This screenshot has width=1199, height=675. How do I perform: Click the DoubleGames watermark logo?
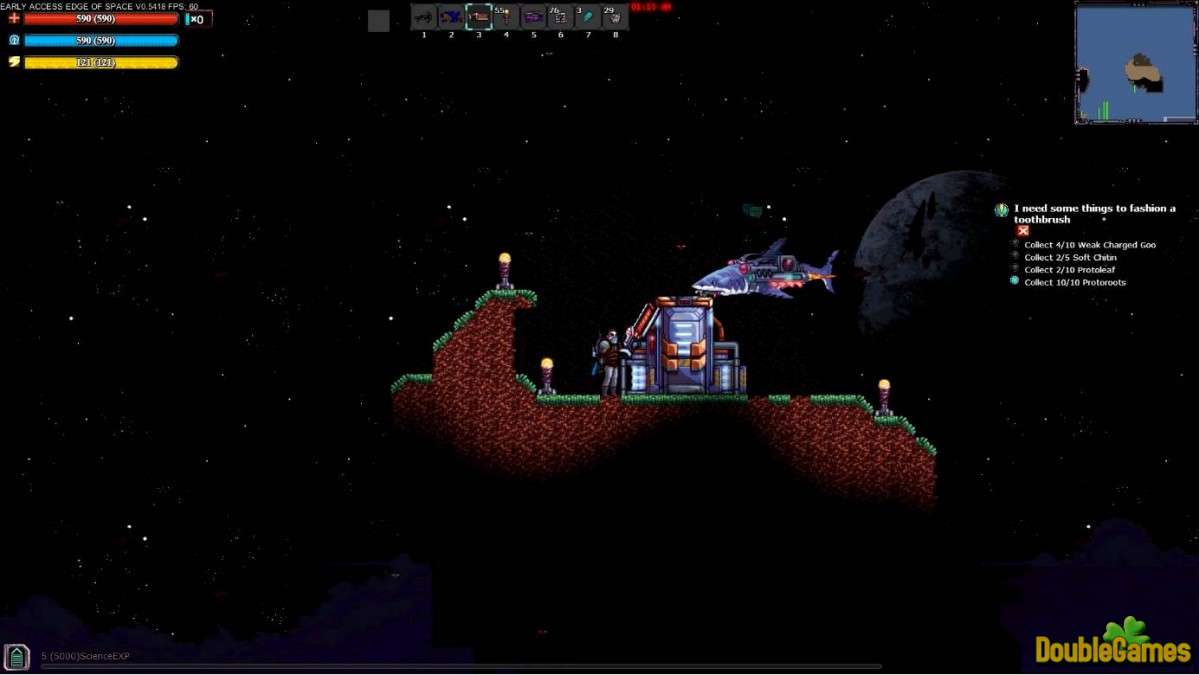pos(1112,644)
